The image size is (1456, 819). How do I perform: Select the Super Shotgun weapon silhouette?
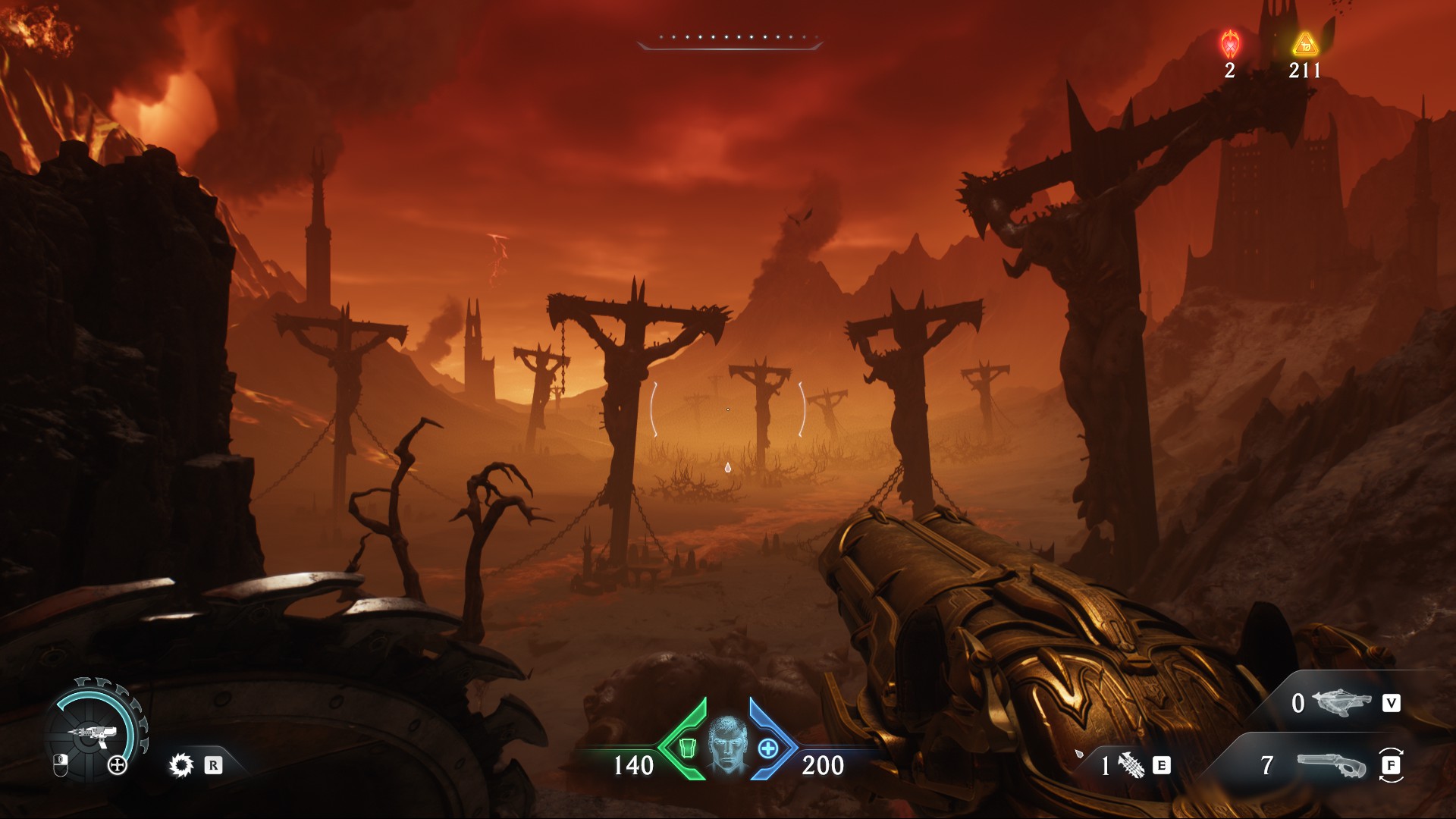(x=1333, y=764)
